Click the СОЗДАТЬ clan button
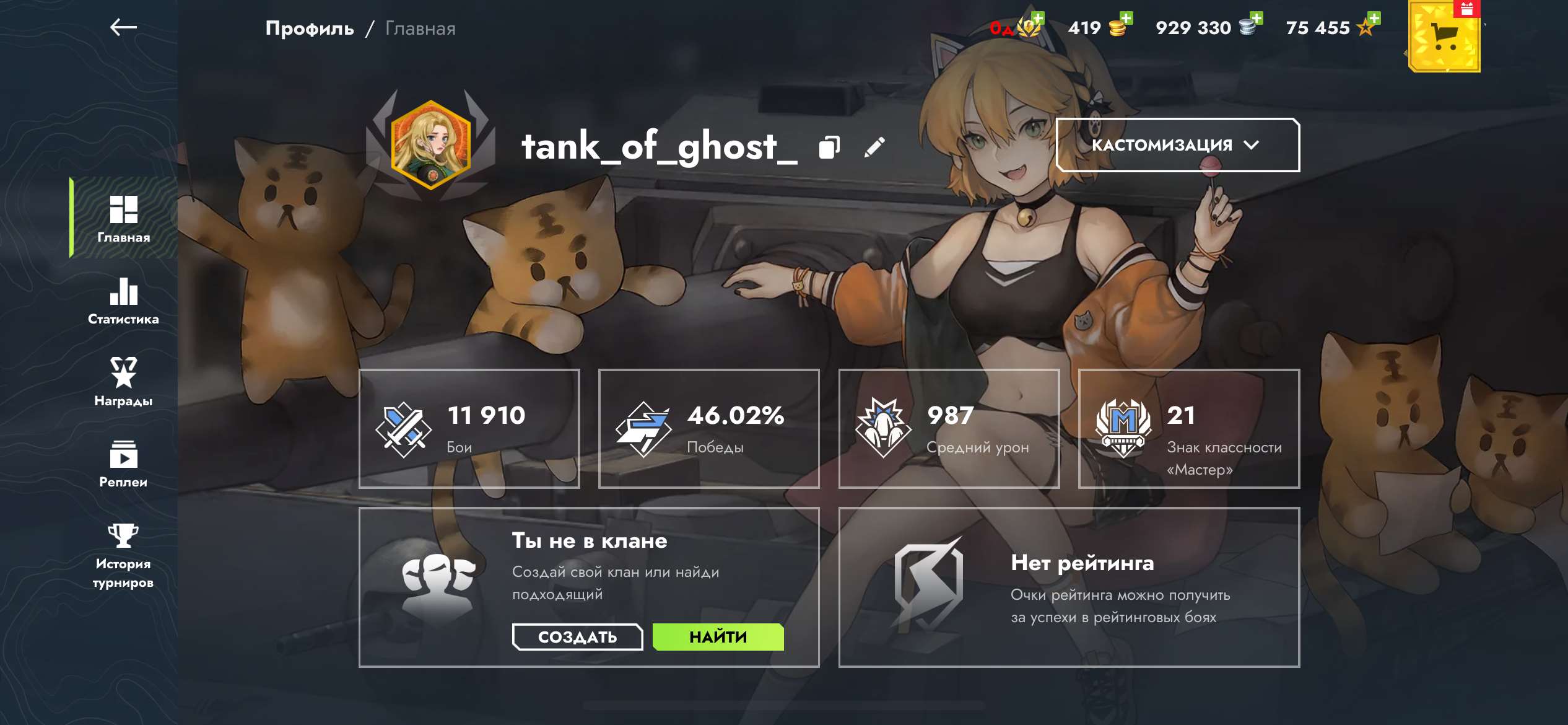 coord(577,636)
